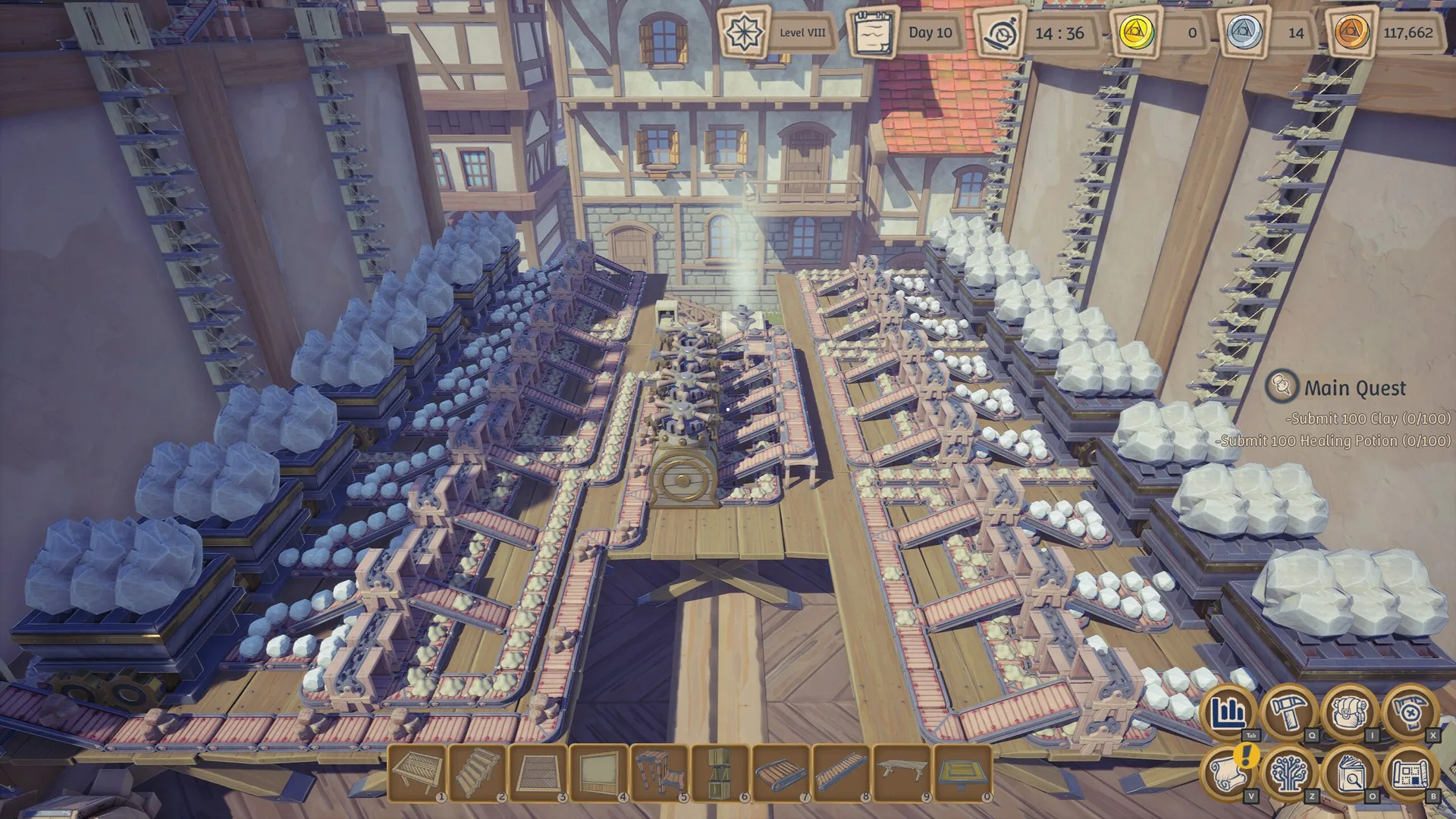The height and width of the screenshot is (819, 1456).
Task: Open the research tech tree
Action: tap(1289, 773)
